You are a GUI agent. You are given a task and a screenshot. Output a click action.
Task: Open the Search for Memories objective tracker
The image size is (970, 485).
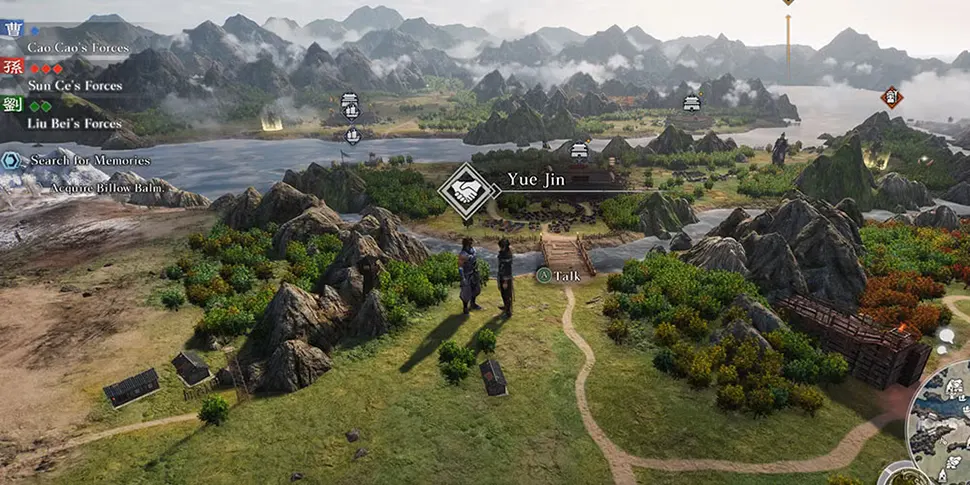click(x=89, y=160)
